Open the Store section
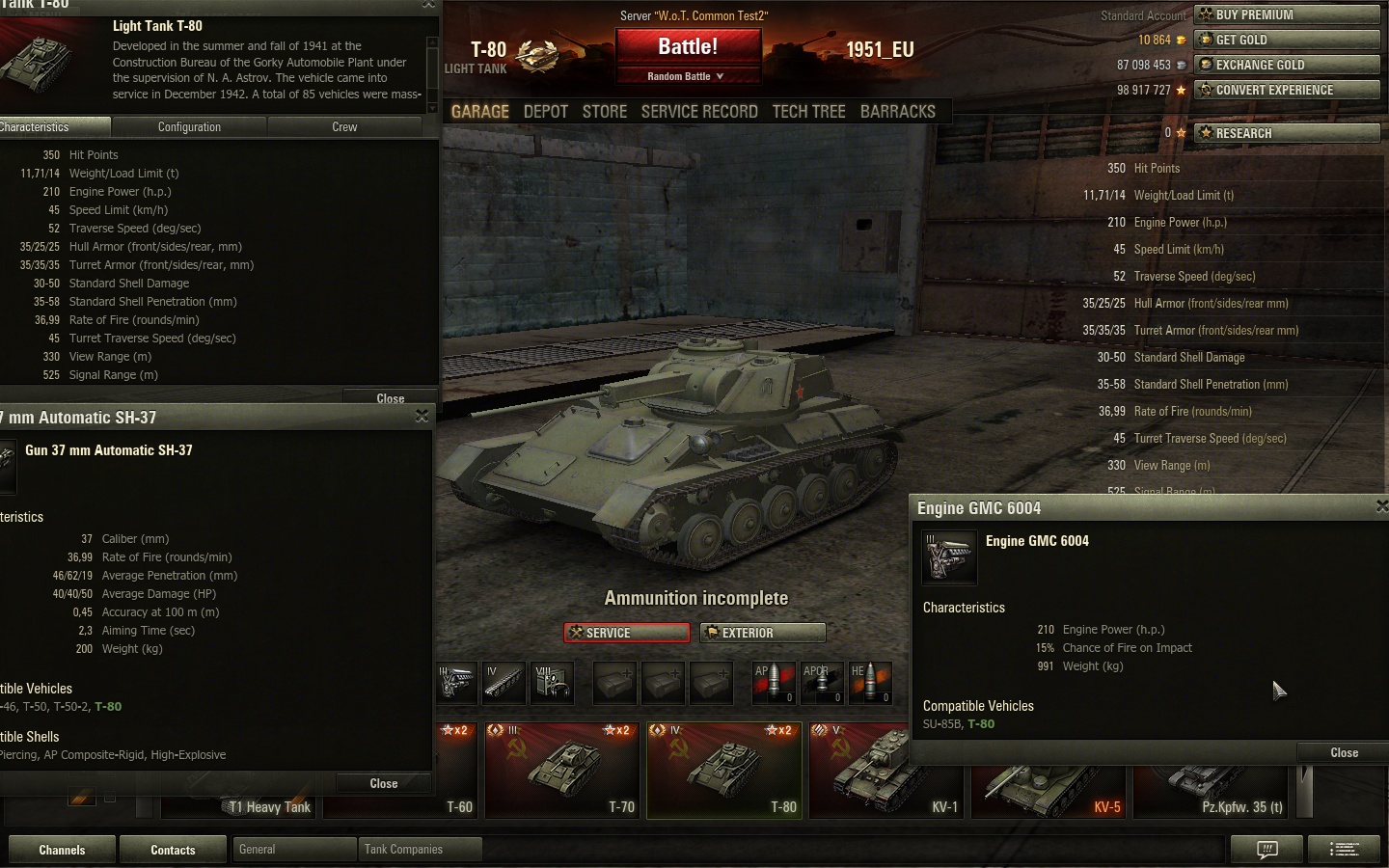The width and height of the screenshot is (1389, 868). point(605,112)
